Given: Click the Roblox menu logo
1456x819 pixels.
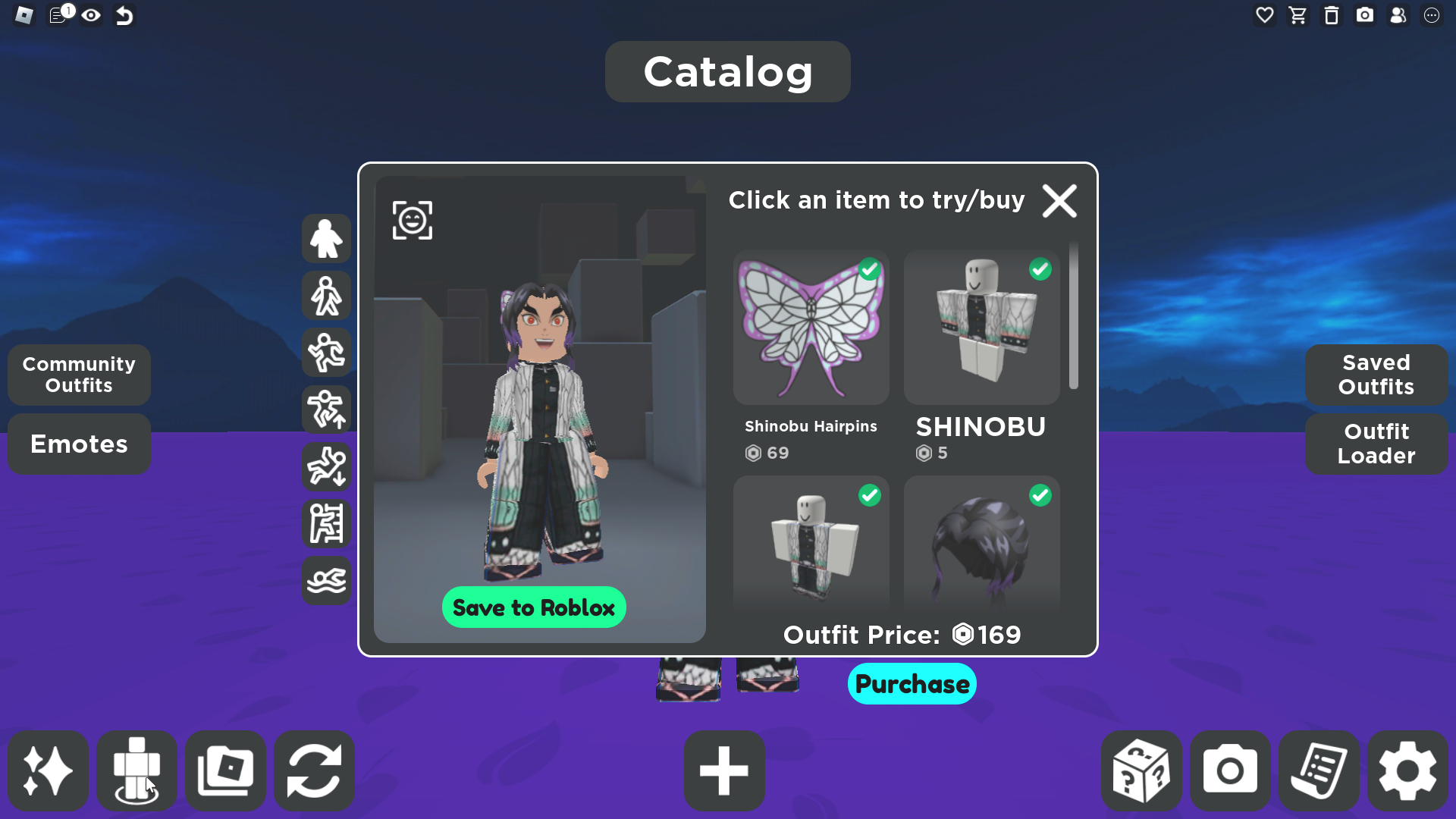Looking at the screenshot, I should (24, 15).
